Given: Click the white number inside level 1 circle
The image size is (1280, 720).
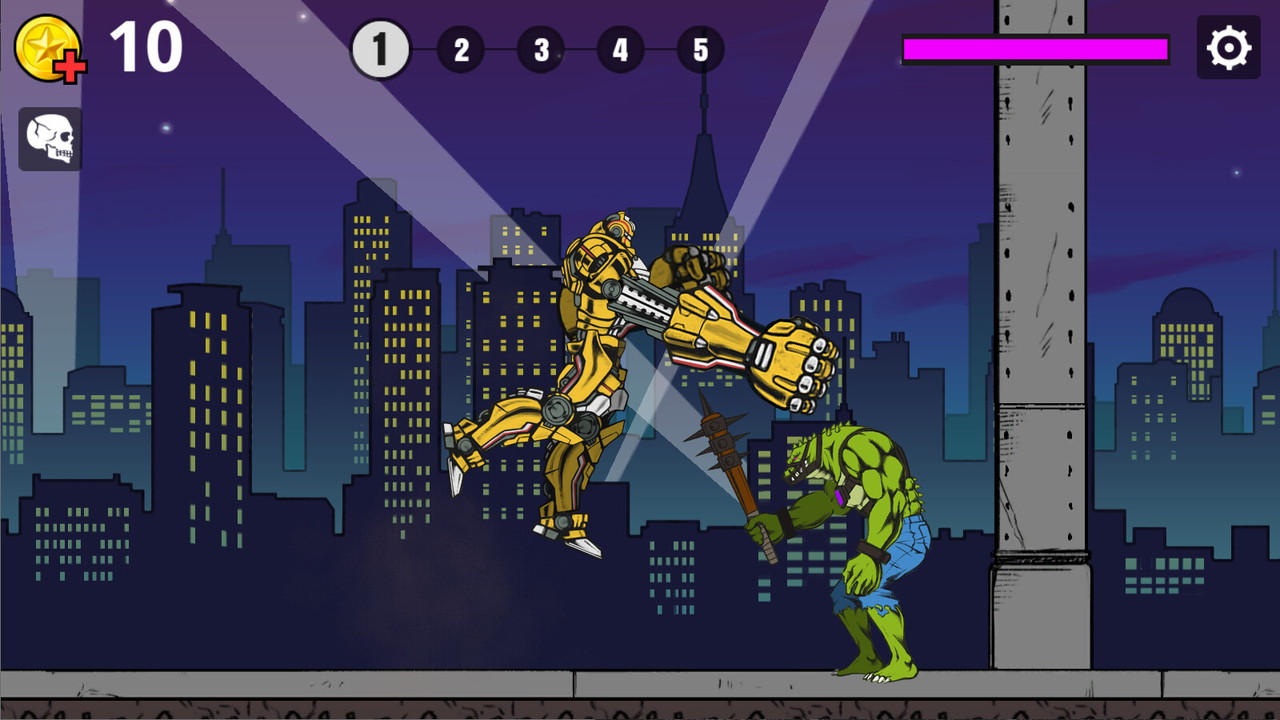Looking at the screenshot, I should 380,47.
